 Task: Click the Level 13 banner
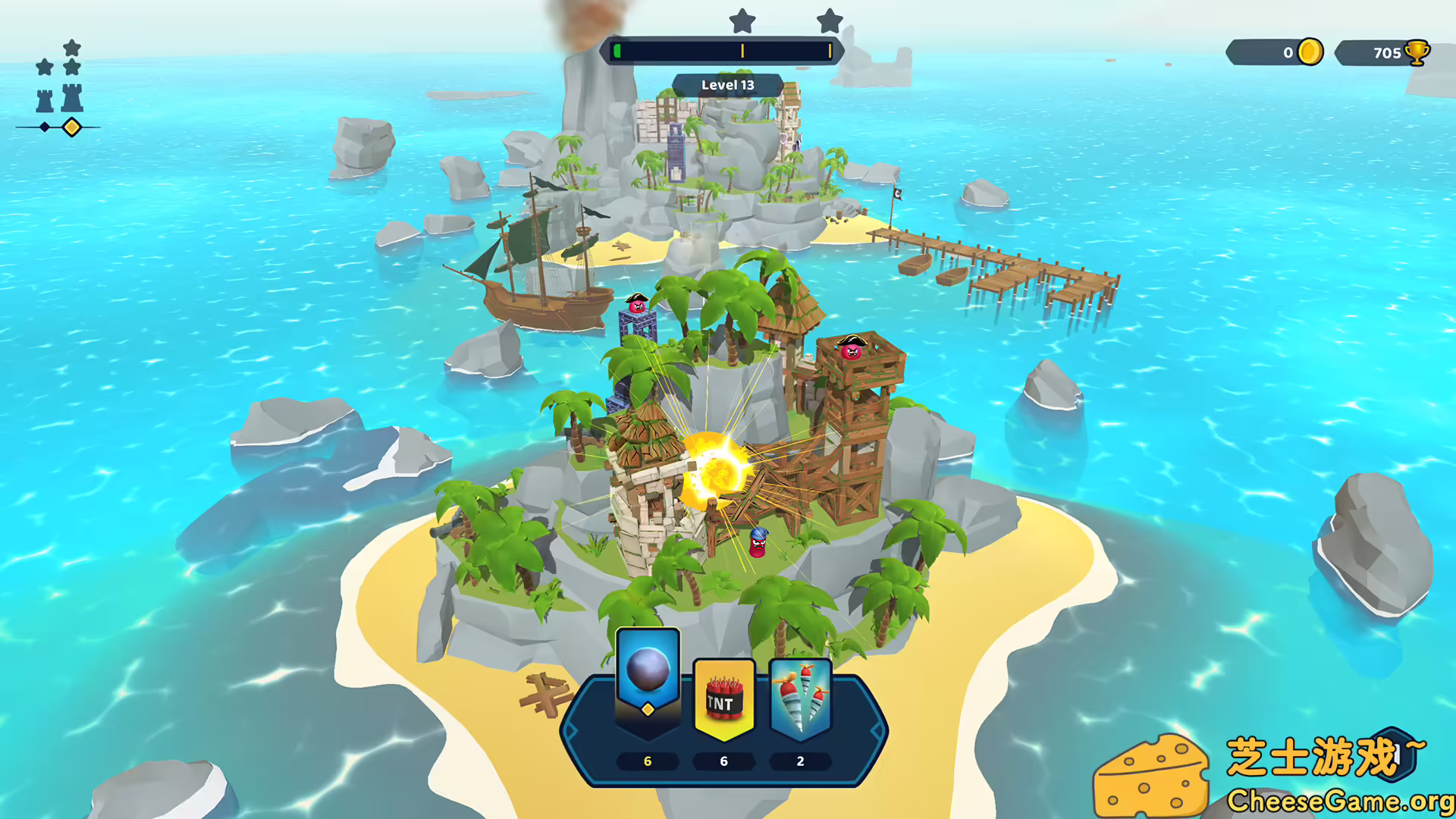727,84
